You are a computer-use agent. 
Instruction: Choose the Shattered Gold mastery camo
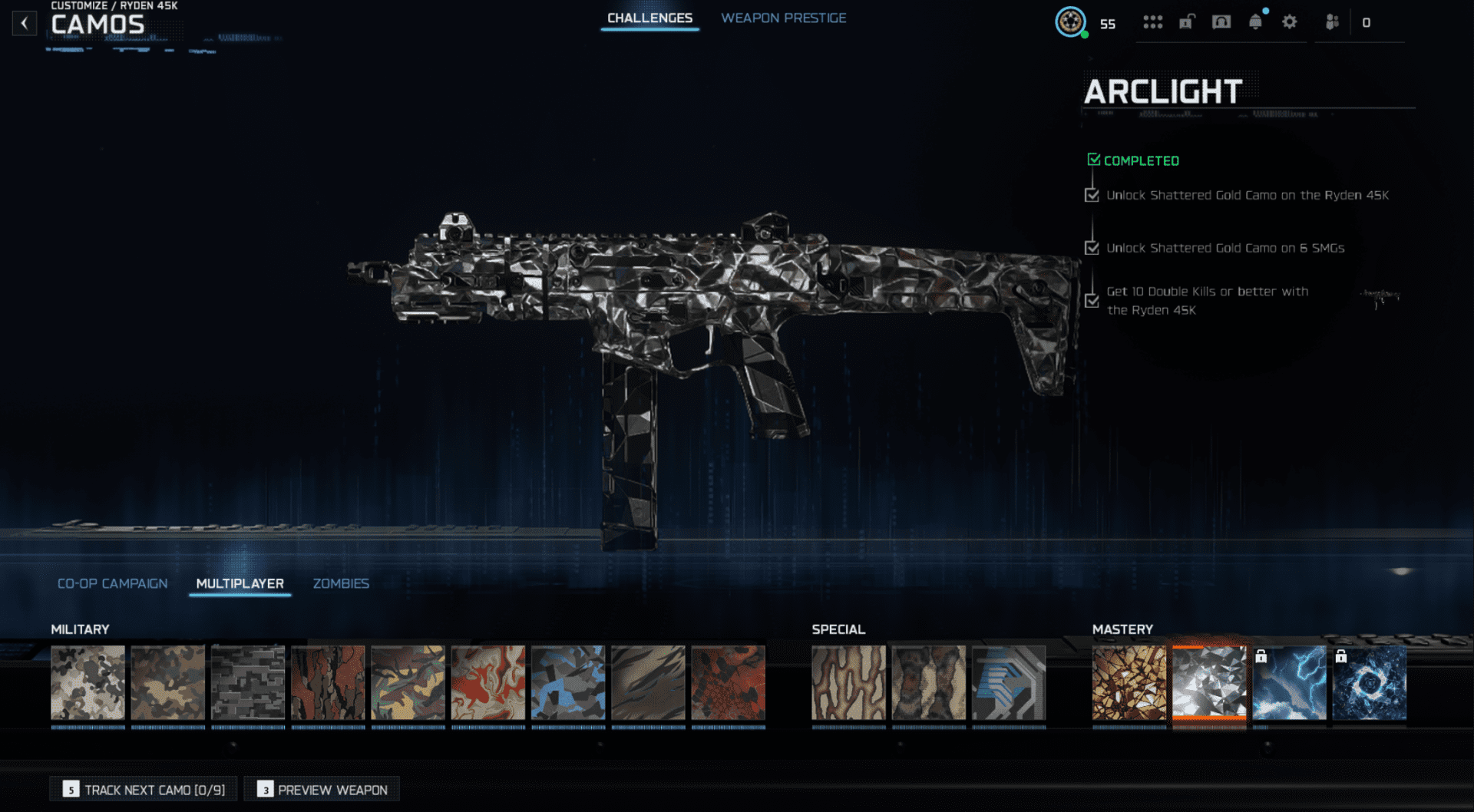point(1129,682)
